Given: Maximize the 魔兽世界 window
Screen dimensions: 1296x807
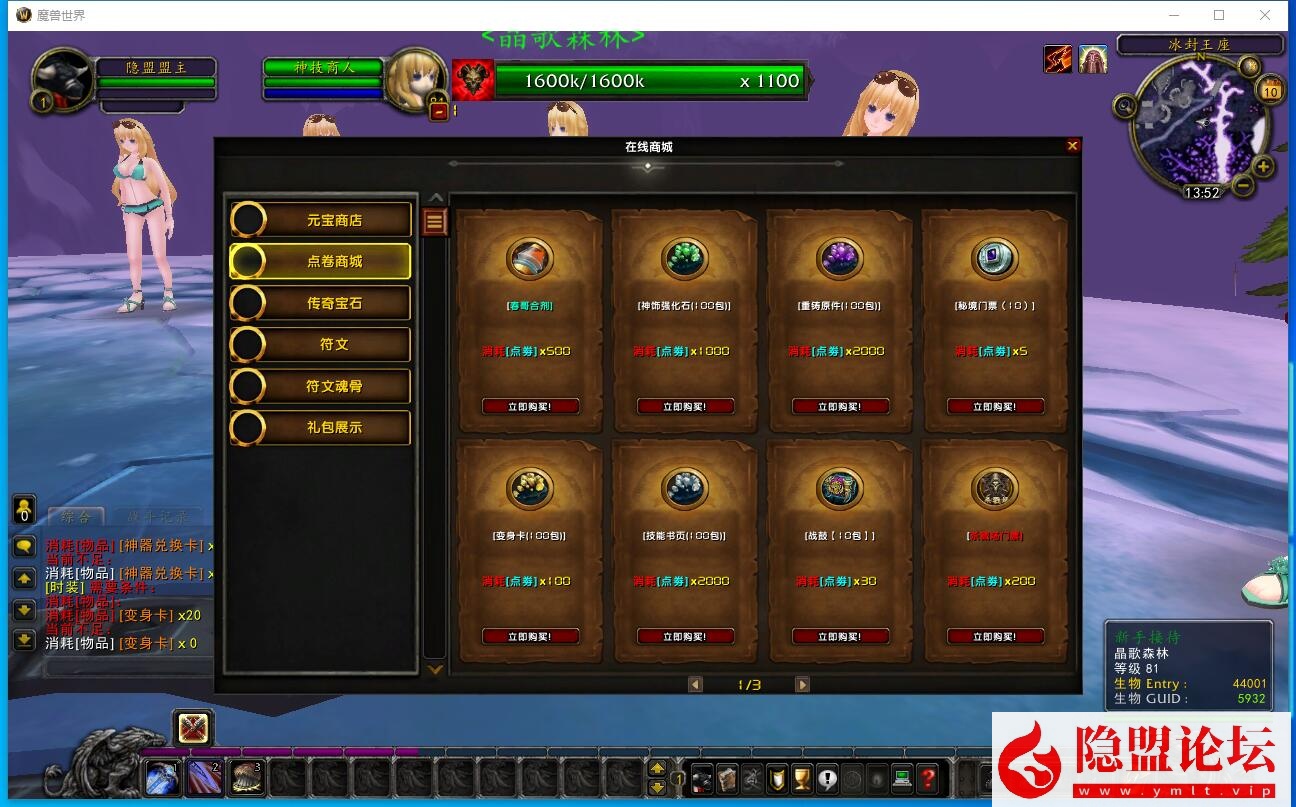Looking at the screenshot, I should pos(1219,15).
